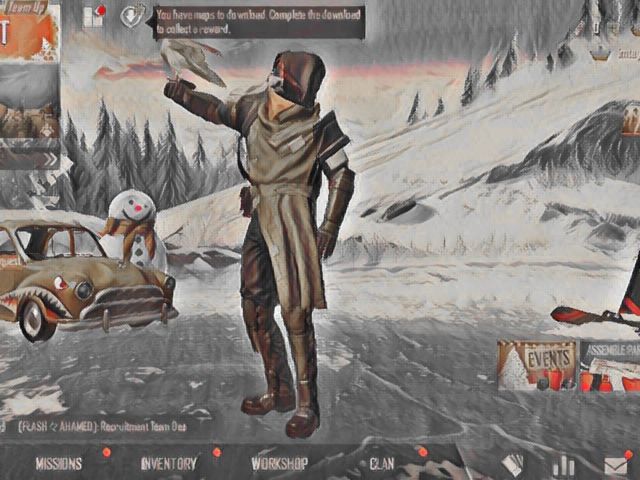
Task: Open the mail envelope icon
Action: (x=616, y=465)
